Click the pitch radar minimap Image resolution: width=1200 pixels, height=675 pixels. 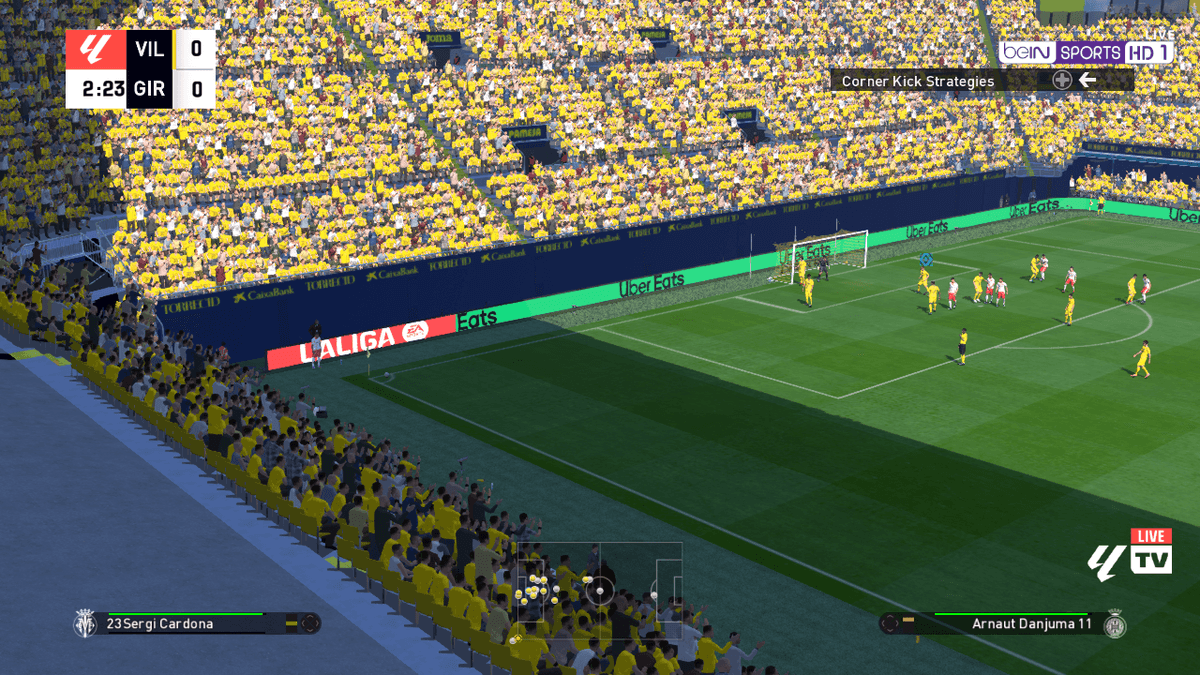[598, 590]
